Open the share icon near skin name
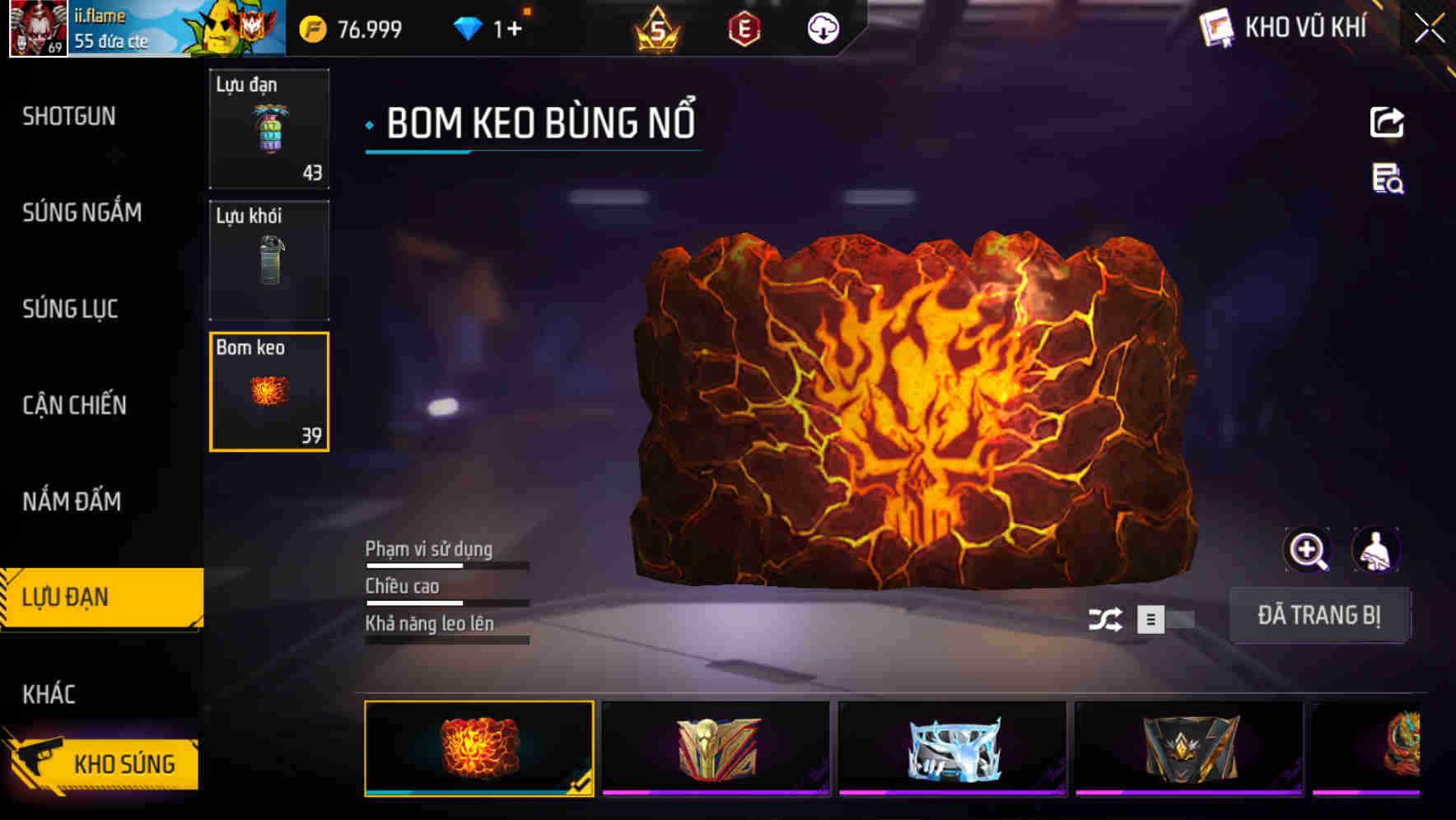The width and height of the screenshot is (1456, 820). (x=1388, y=122)
